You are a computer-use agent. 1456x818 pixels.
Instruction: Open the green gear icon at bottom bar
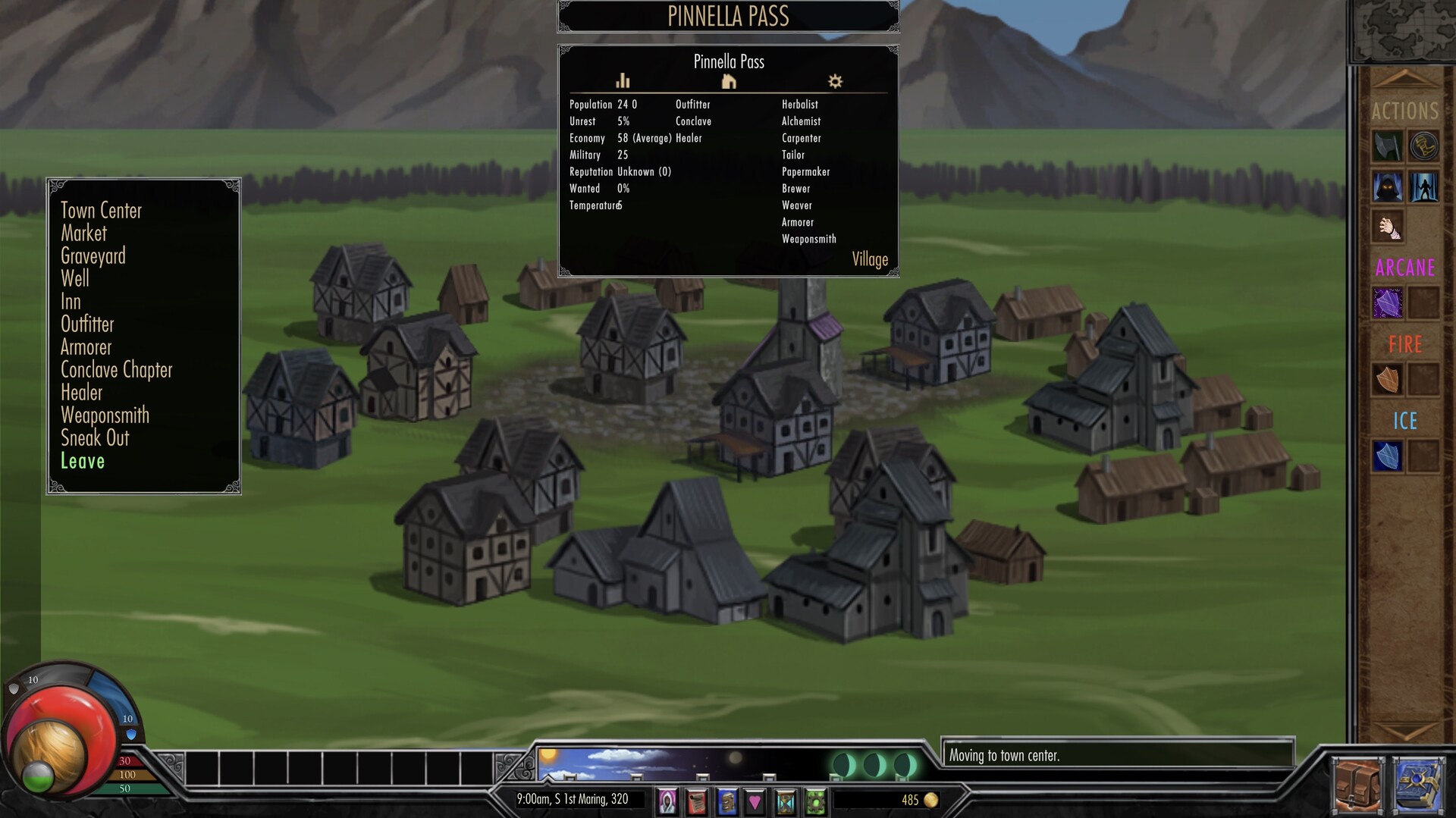coord(814,802)
